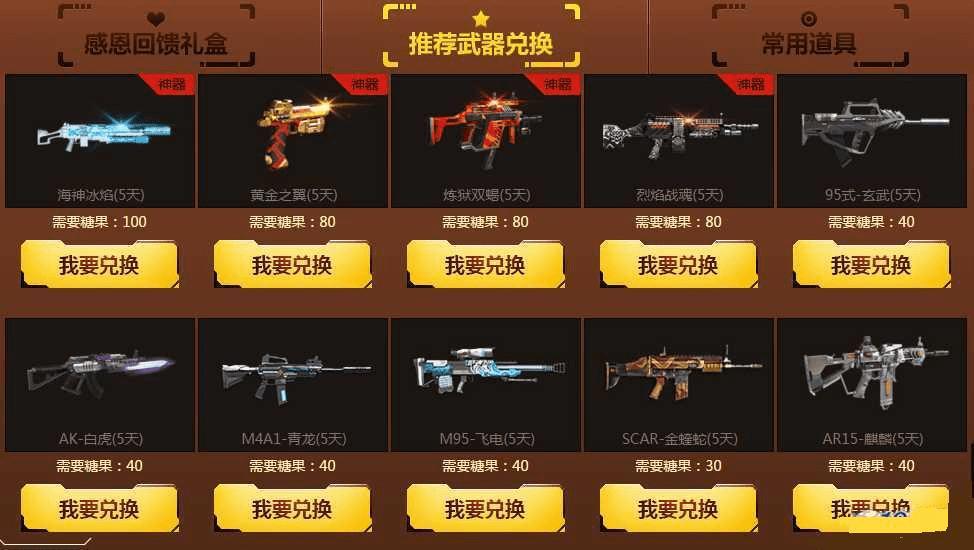The height and width of the screenshot is (550, 974).
Task: Redeem the 海神冰焰 weapon with 我要兑换
Action: point(99,265)
